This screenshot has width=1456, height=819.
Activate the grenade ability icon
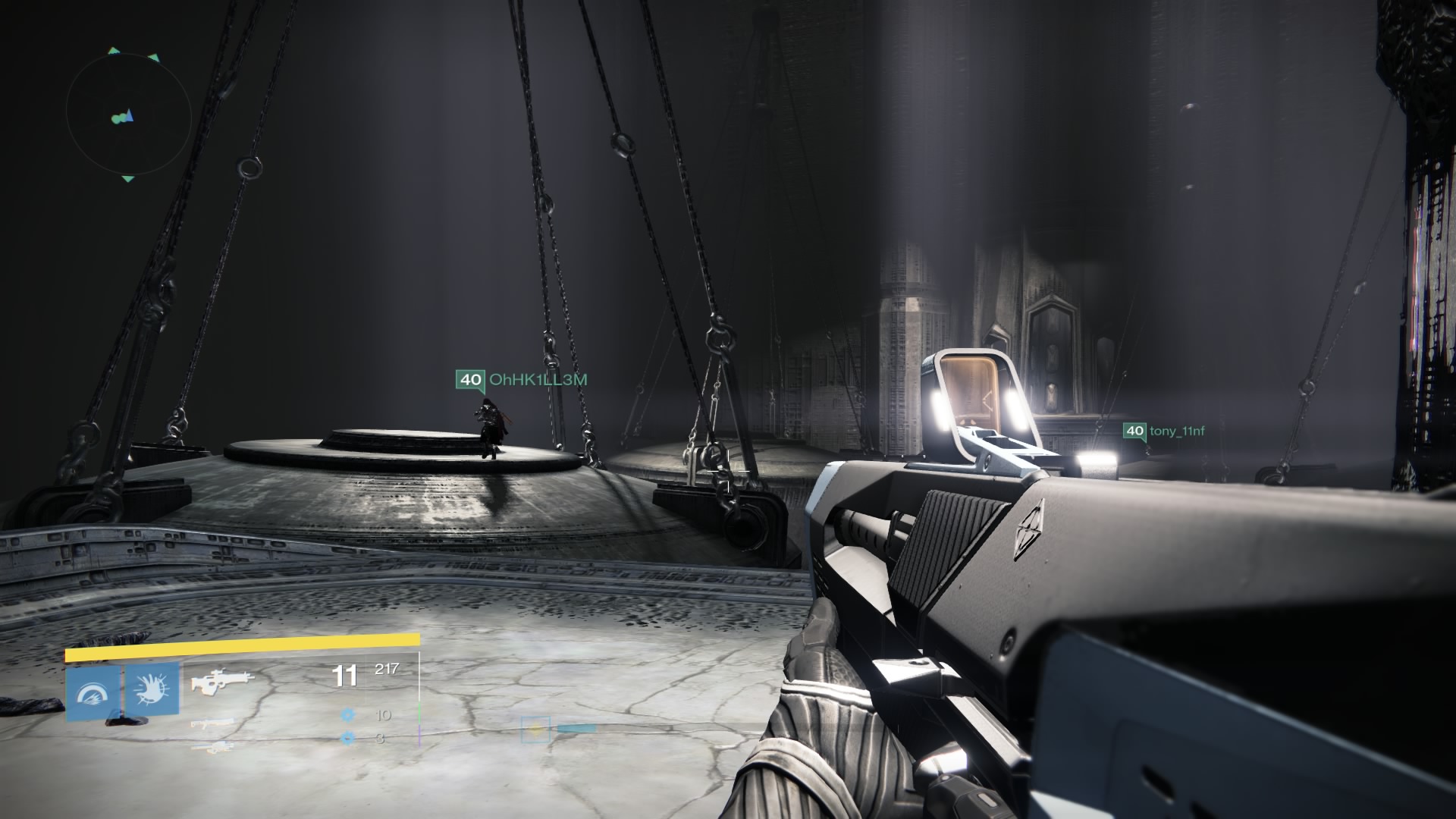pos(93,693)
